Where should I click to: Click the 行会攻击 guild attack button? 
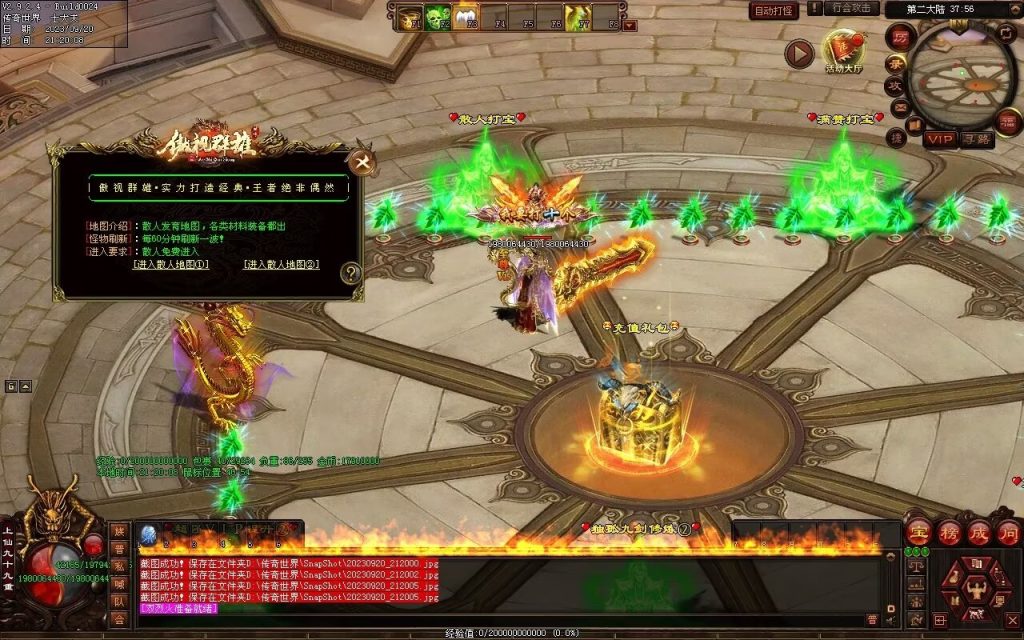click(852, 8)
